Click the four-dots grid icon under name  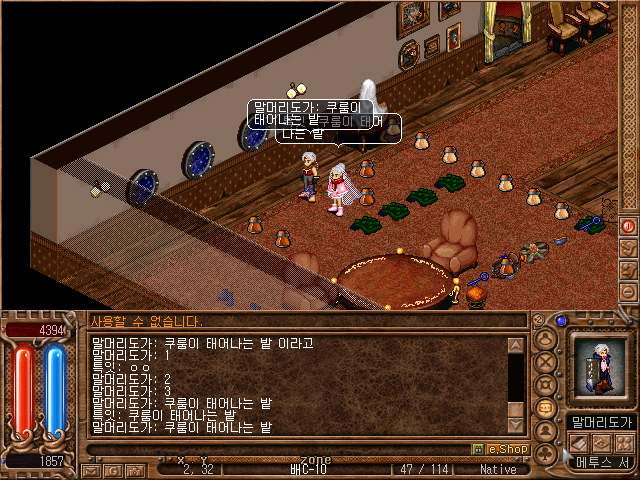[x=623, y=441]
